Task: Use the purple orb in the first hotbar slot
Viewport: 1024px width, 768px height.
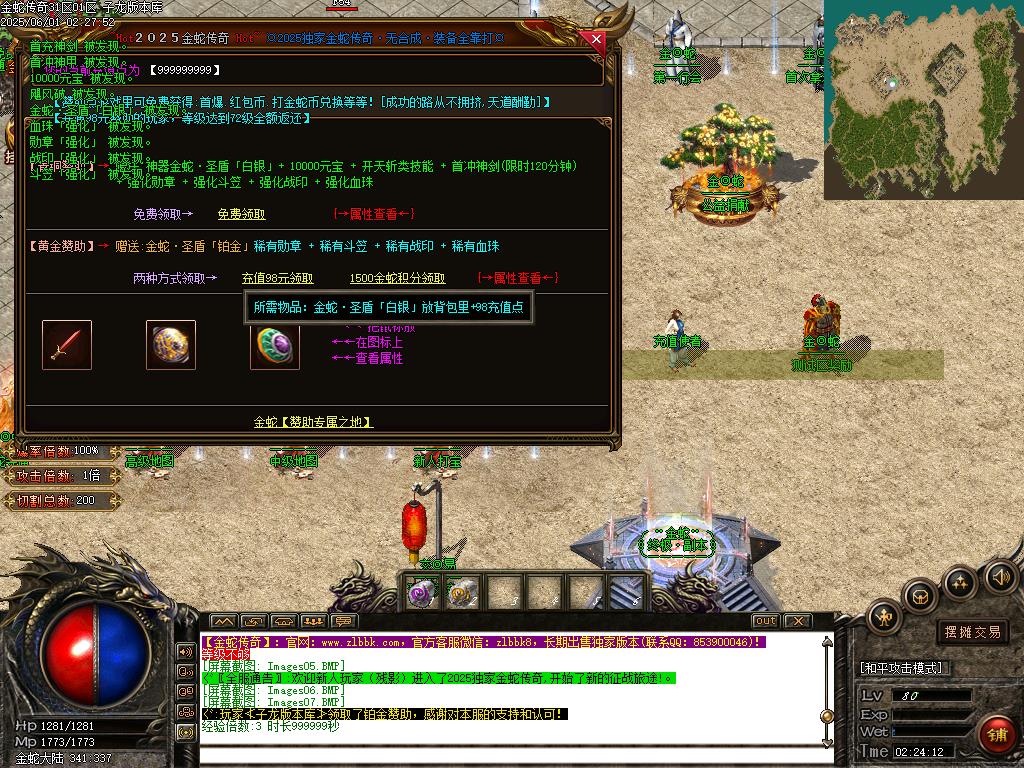Action: [419, 593]
